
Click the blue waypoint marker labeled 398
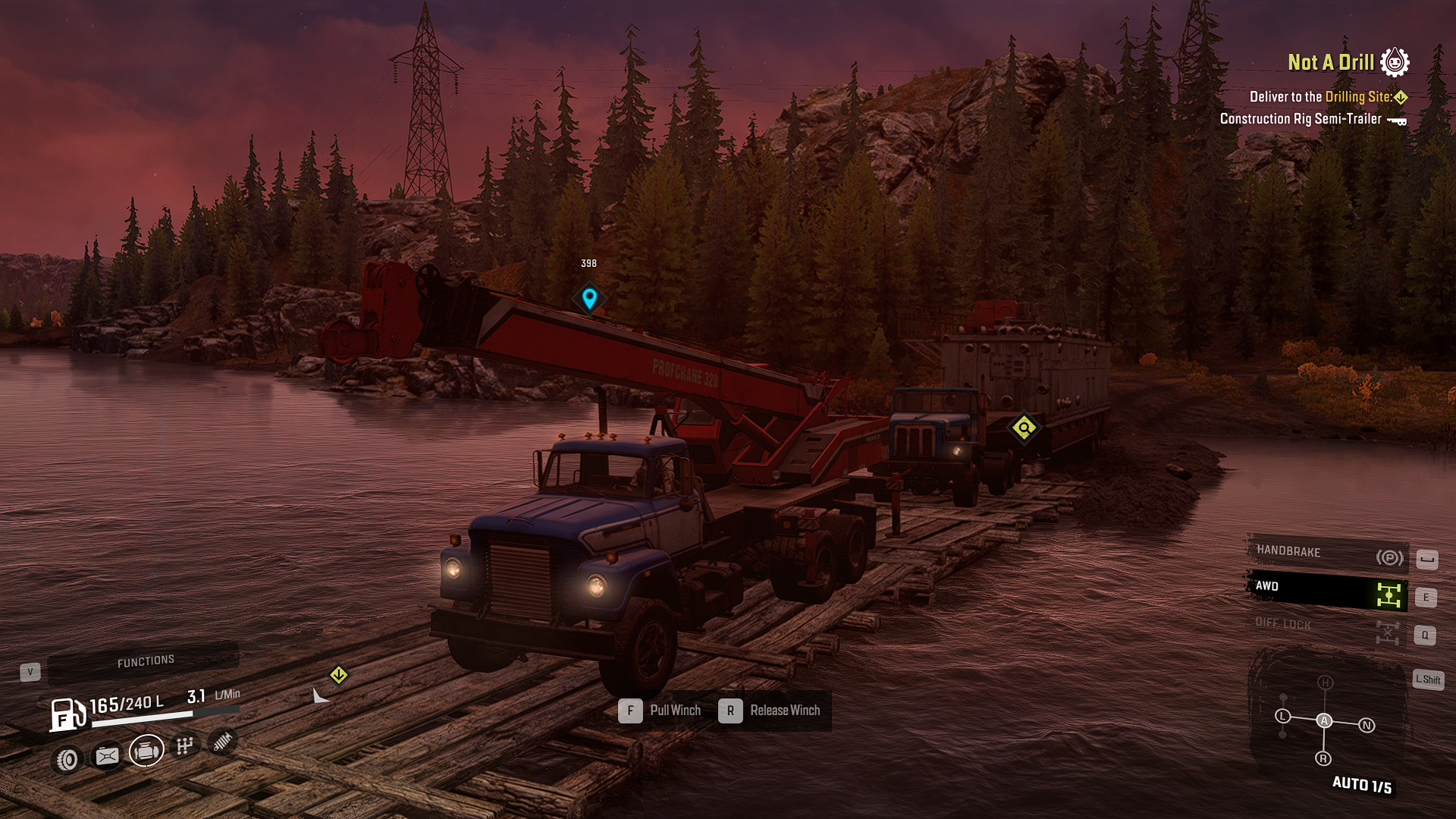click(589, 298)
